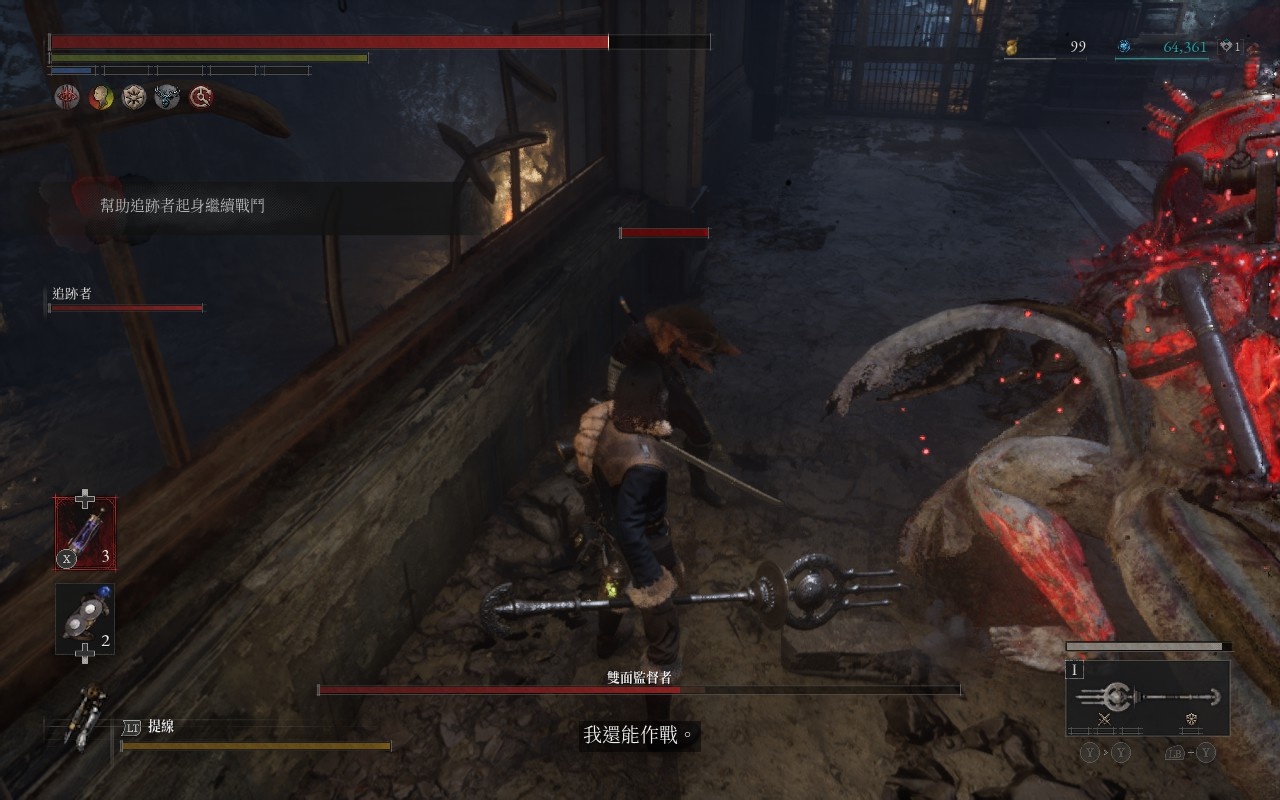The width and height of the screenshot is (1280, 800).
Task: Select the red eye status effect icon
Action: (x=67, y=96)
